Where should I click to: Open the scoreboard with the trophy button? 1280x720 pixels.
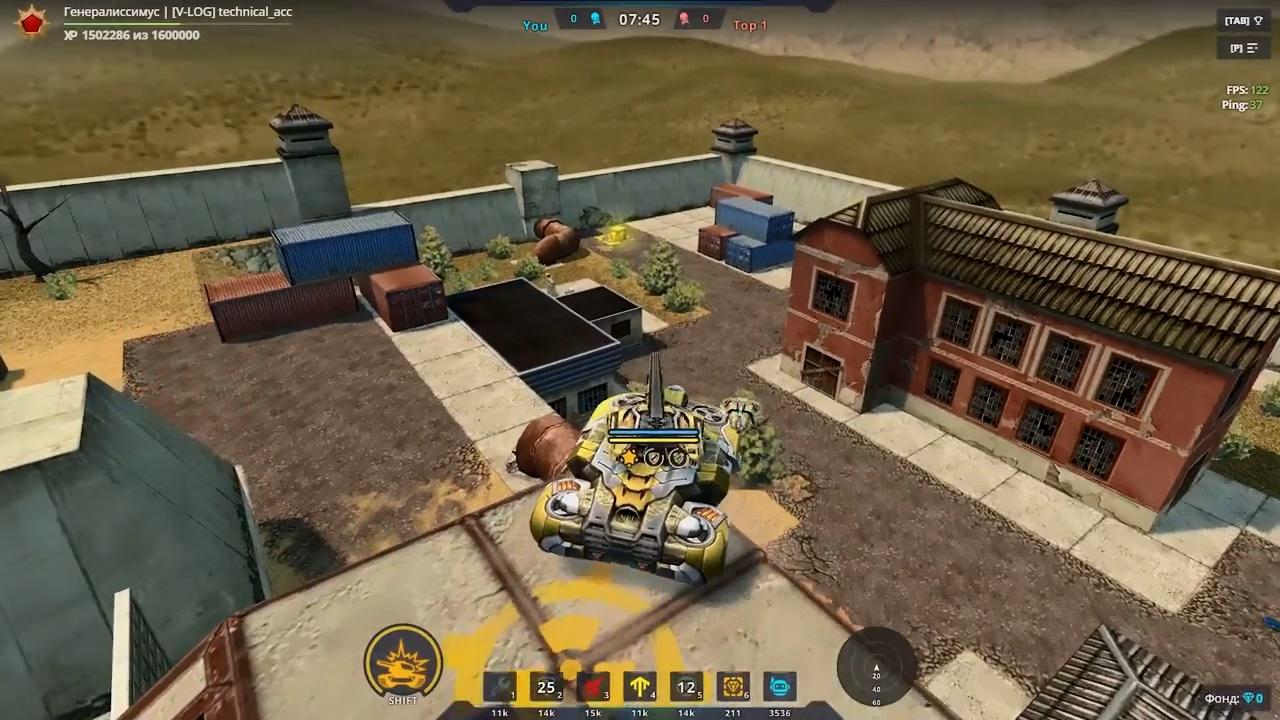pos(1244,21)
